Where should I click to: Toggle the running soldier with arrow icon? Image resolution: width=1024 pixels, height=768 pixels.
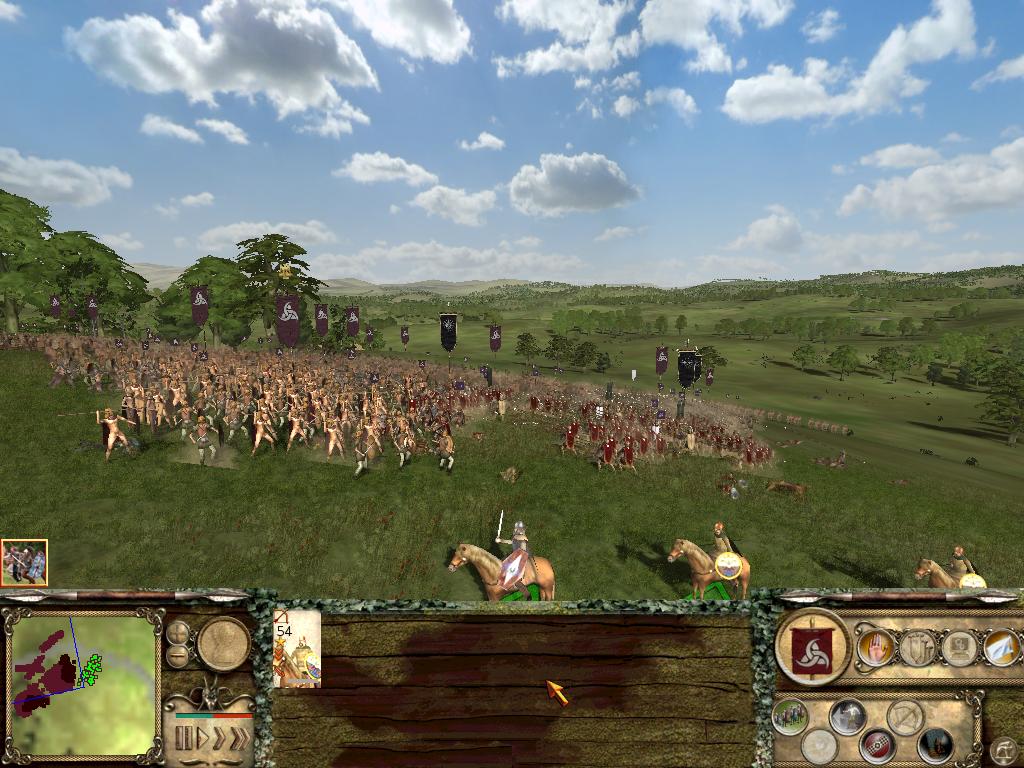[848, 716]
